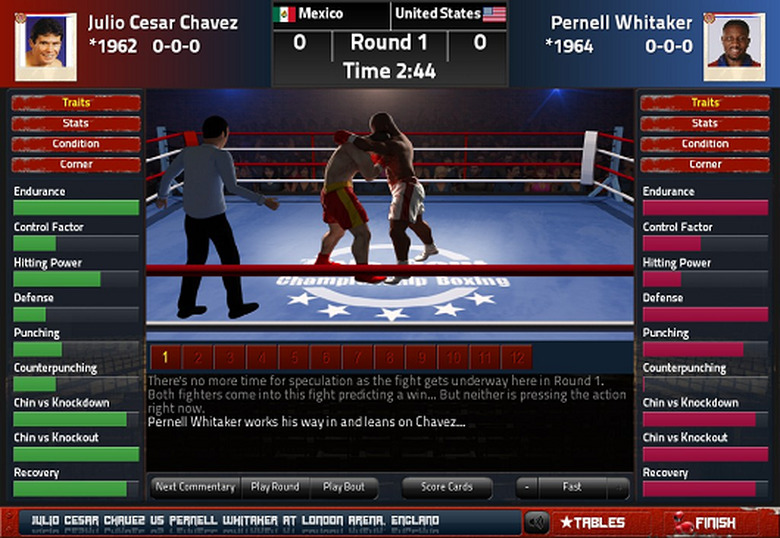The image size is (780, 538).
Task: Switch to Chavez's Condition tab
Action: 76,144
